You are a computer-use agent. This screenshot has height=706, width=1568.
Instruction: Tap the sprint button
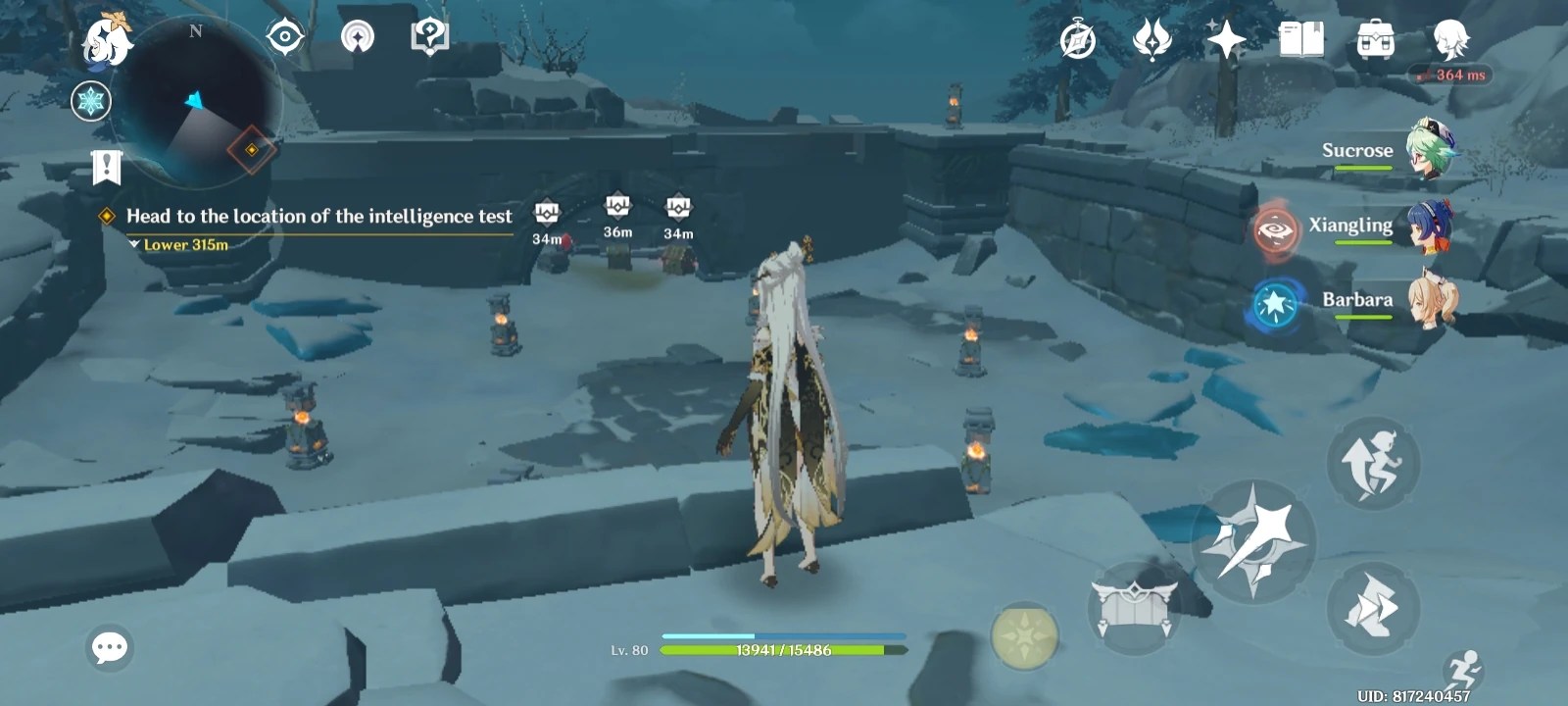pyautogui.click(x=1377, y=608)
